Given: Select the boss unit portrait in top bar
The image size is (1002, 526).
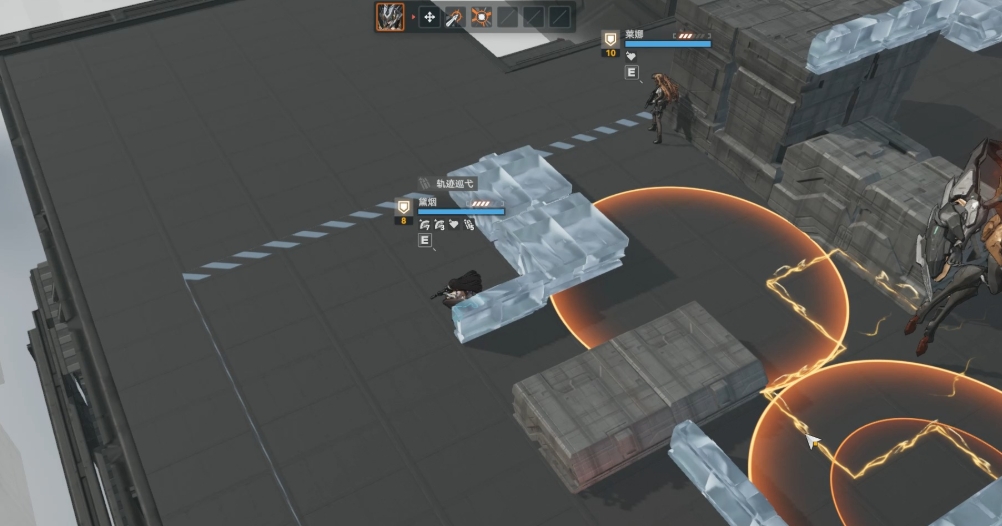Looking at the screenshot, I should 390,16.
